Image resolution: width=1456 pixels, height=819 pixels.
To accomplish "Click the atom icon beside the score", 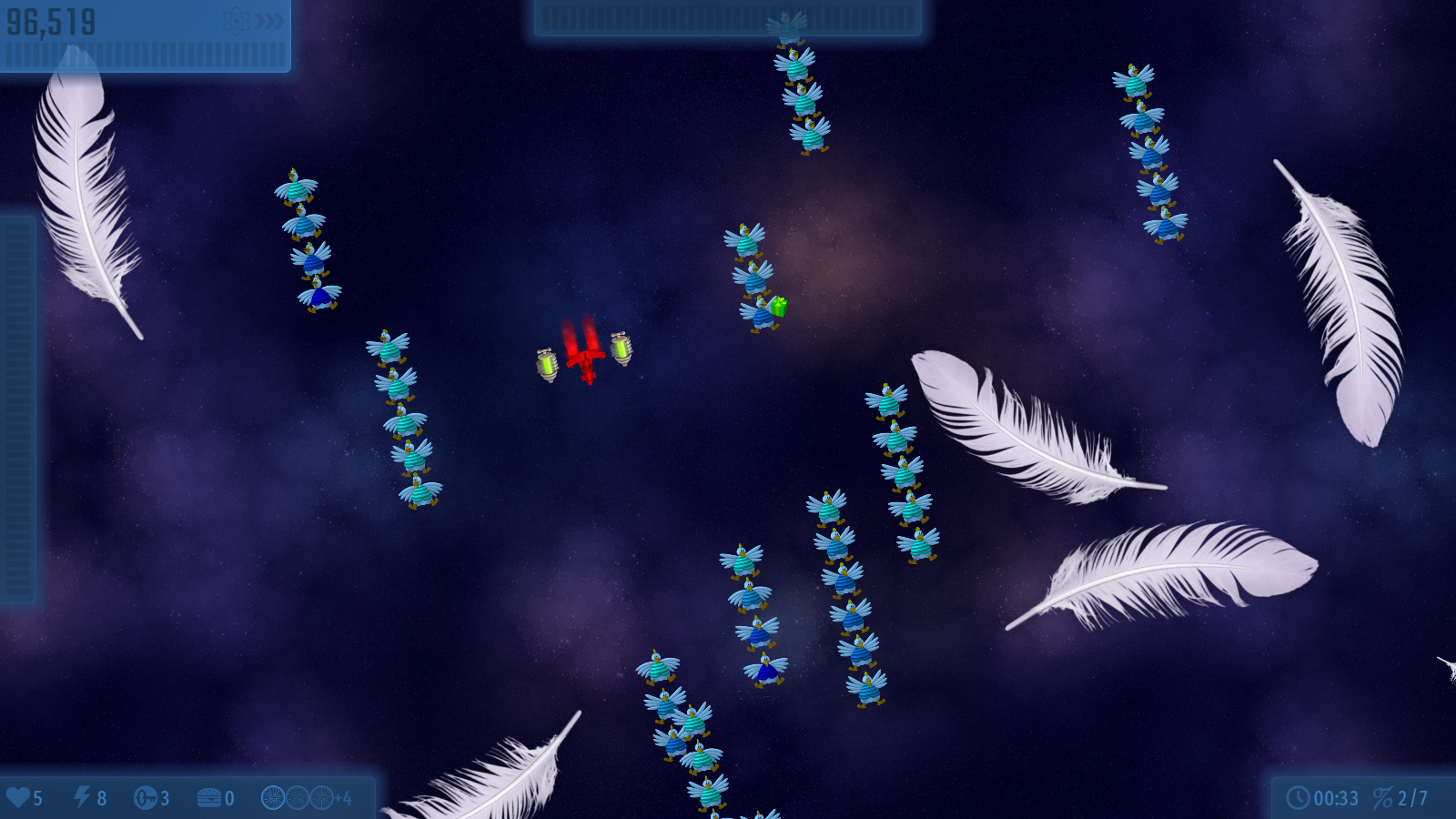I will click(x=237, y=21).
